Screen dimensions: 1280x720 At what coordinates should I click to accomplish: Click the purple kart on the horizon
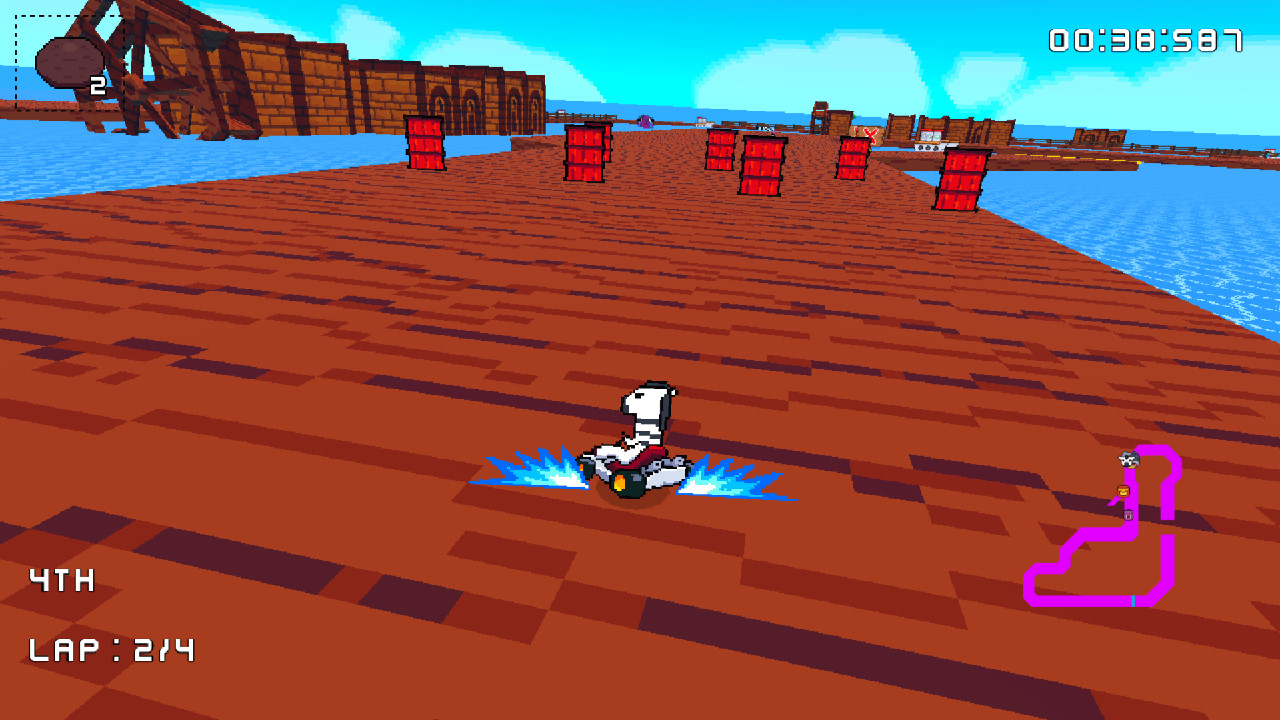[645, 121]
